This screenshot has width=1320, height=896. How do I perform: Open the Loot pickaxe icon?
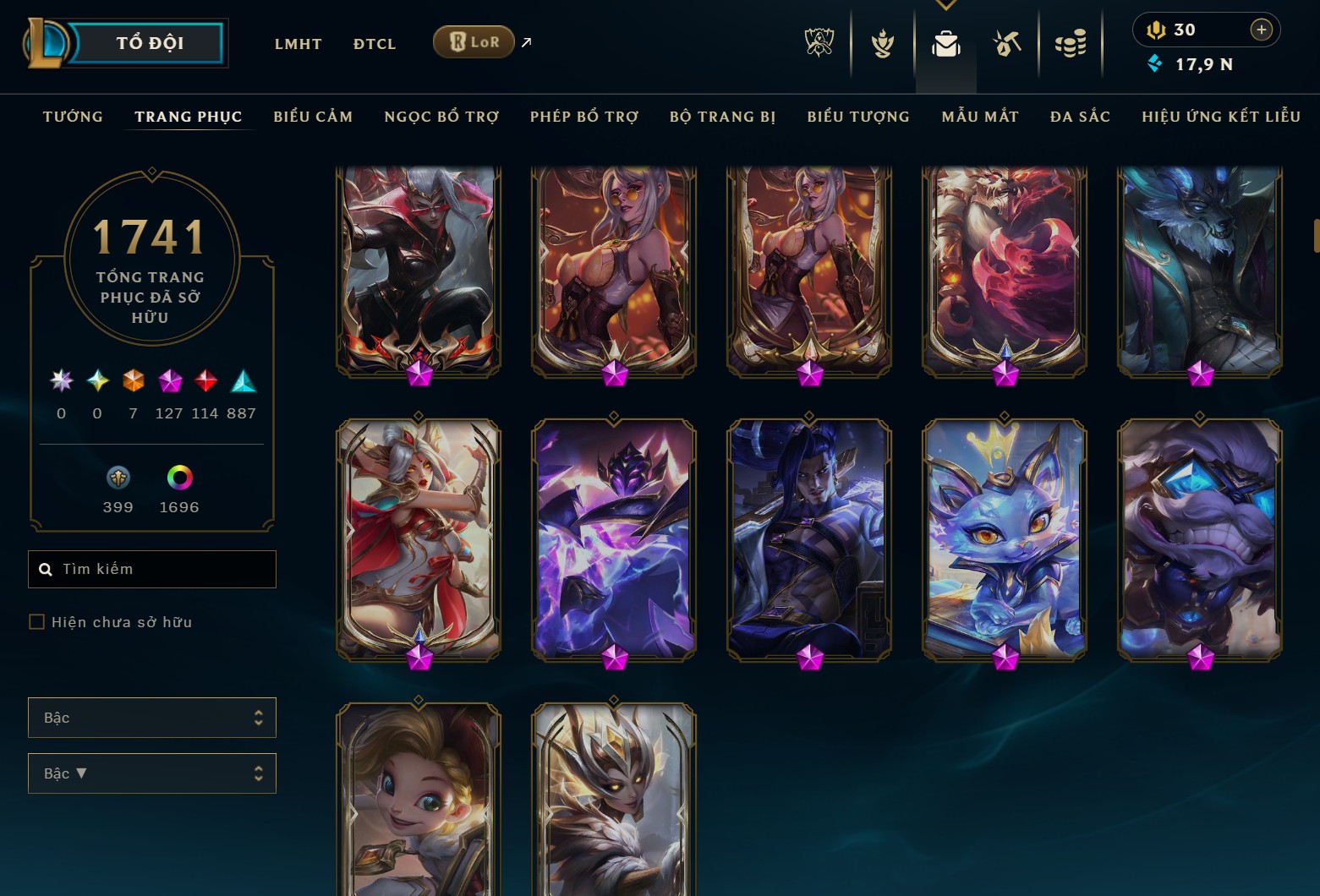[x=1008, y=42]
